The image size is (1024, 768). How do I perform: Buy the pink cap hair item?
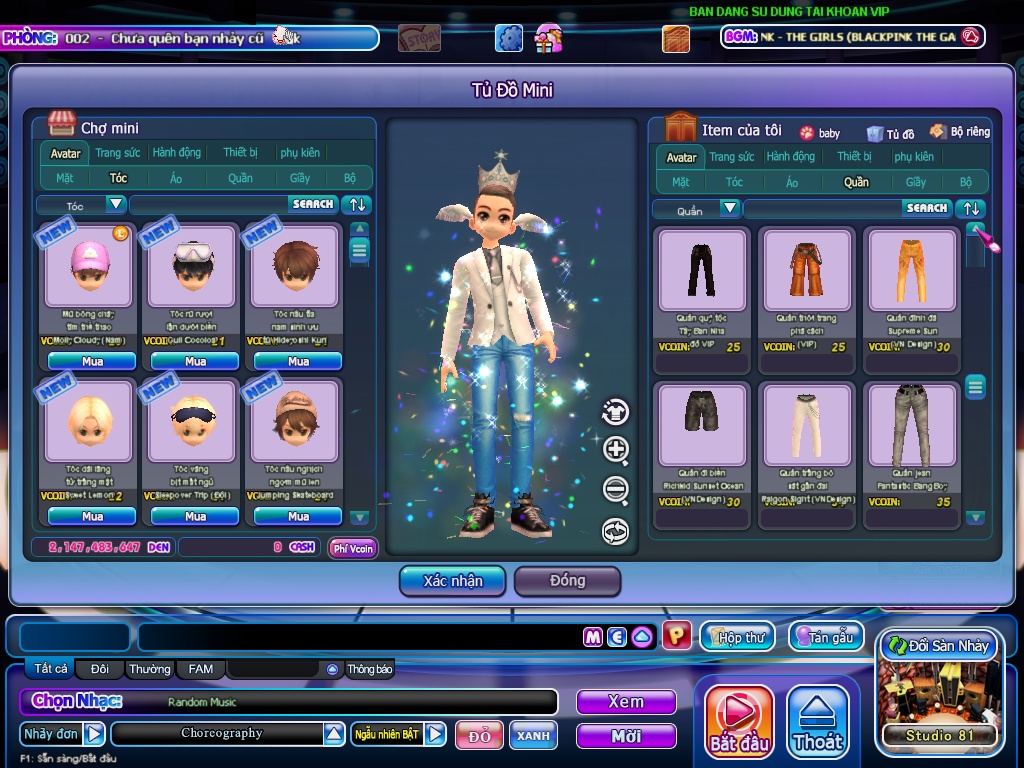(x=92, y=361)
